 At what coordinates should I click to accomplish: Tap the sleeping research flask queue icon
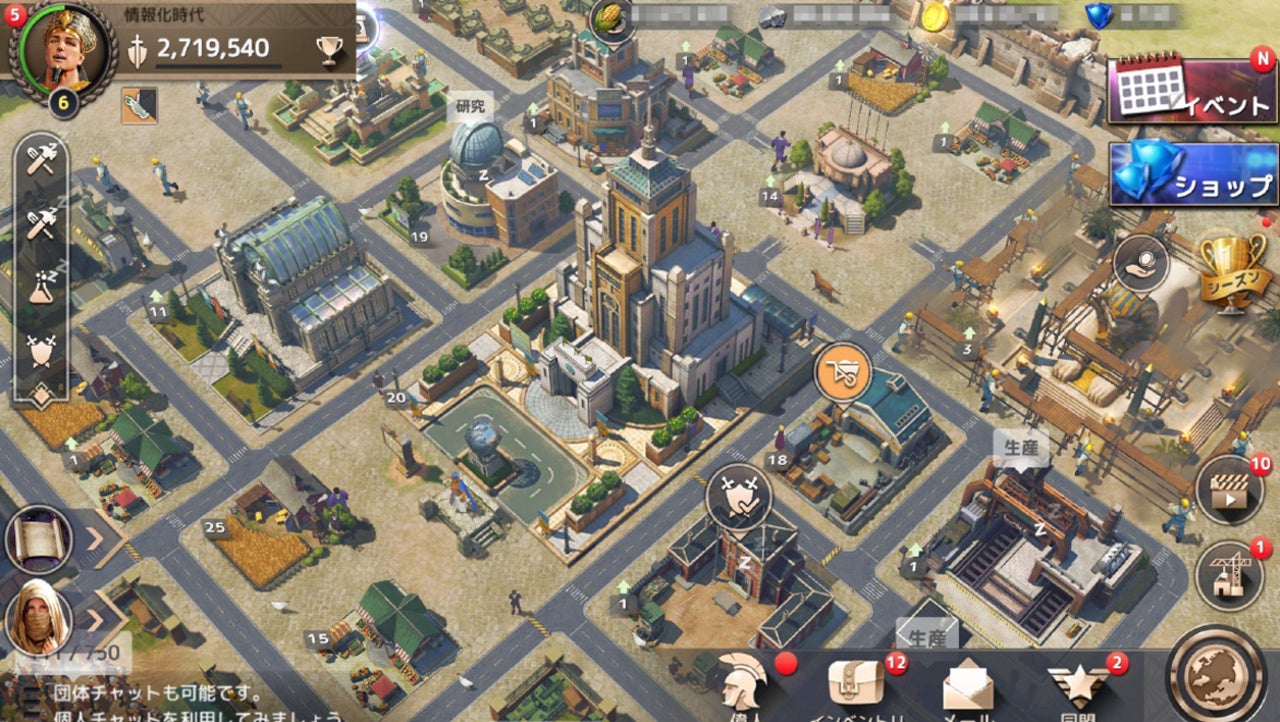(x=40, y=287)
